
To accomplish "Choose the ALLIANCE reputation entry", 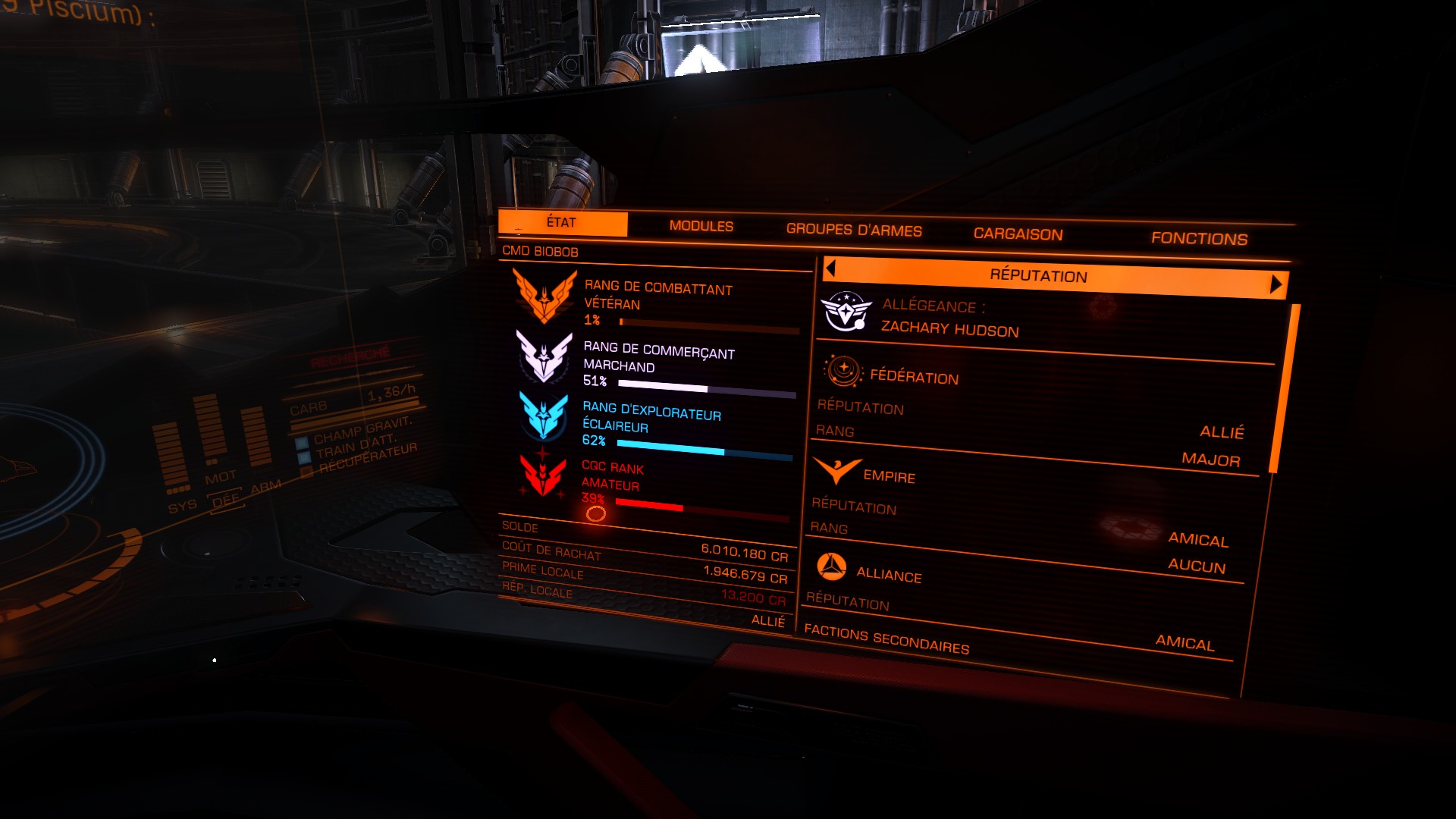I will click(888, 575).
